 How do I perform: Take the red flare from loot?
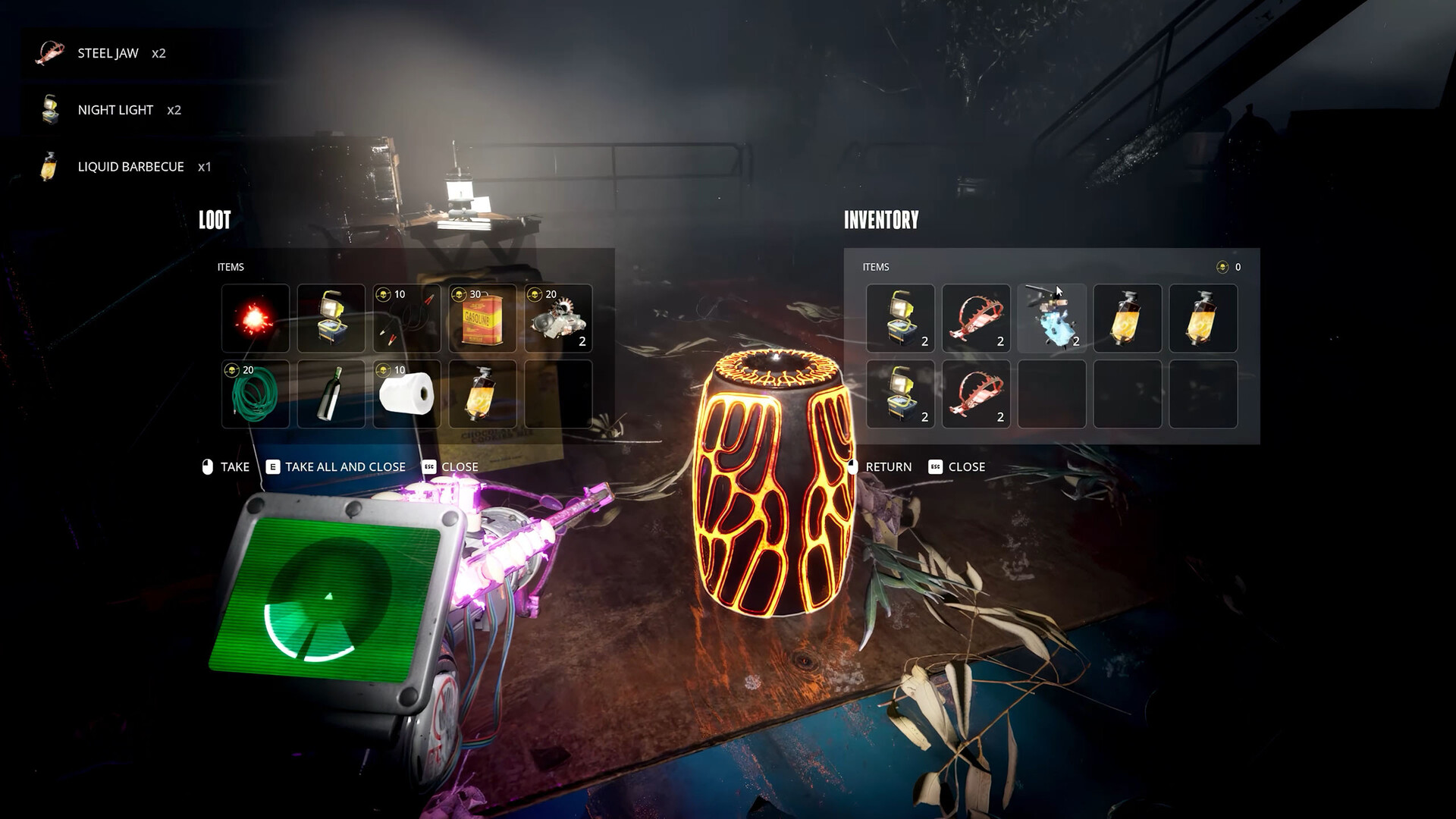pos(256,318)
